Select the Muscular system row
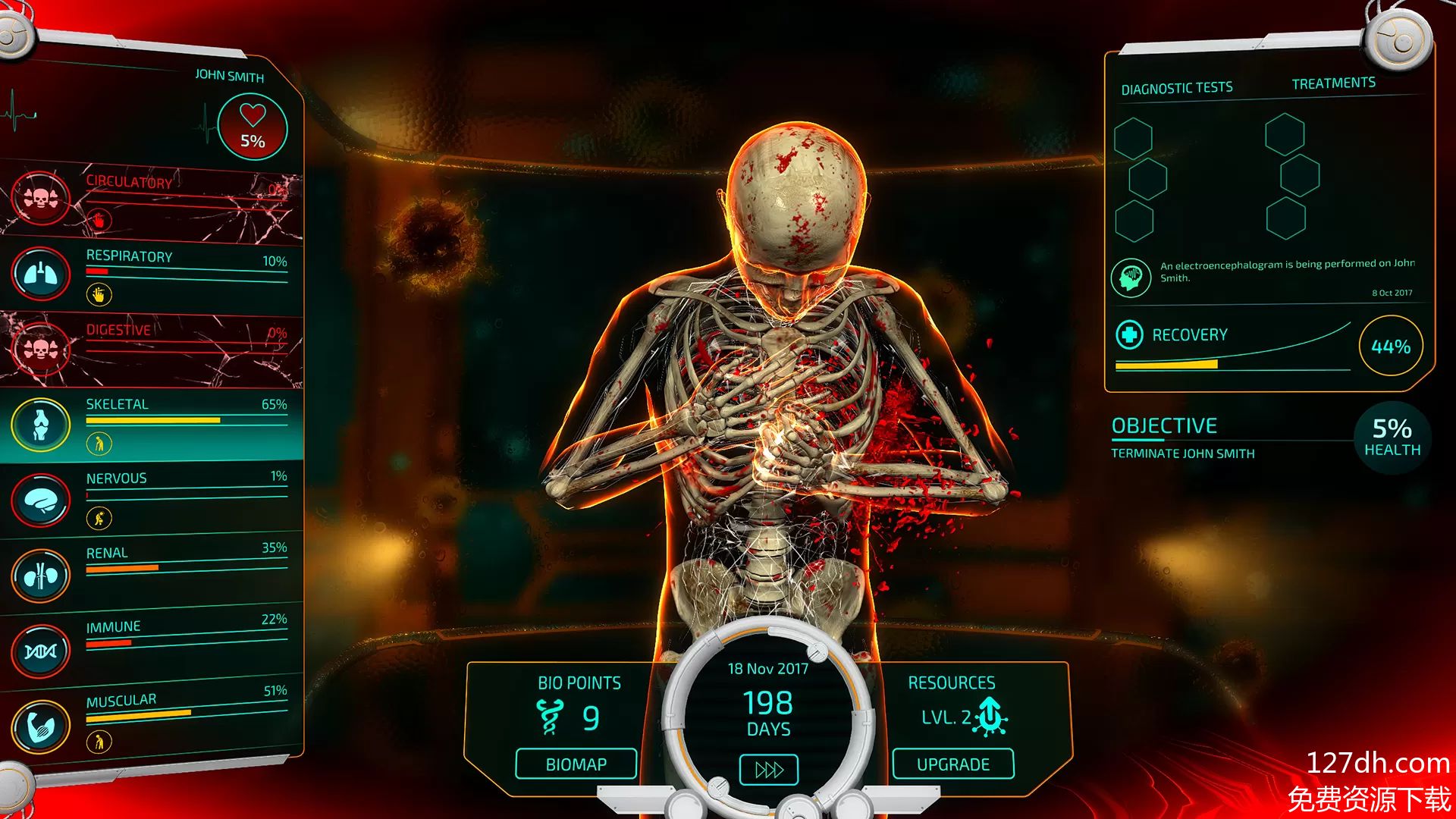 [152, 717]
